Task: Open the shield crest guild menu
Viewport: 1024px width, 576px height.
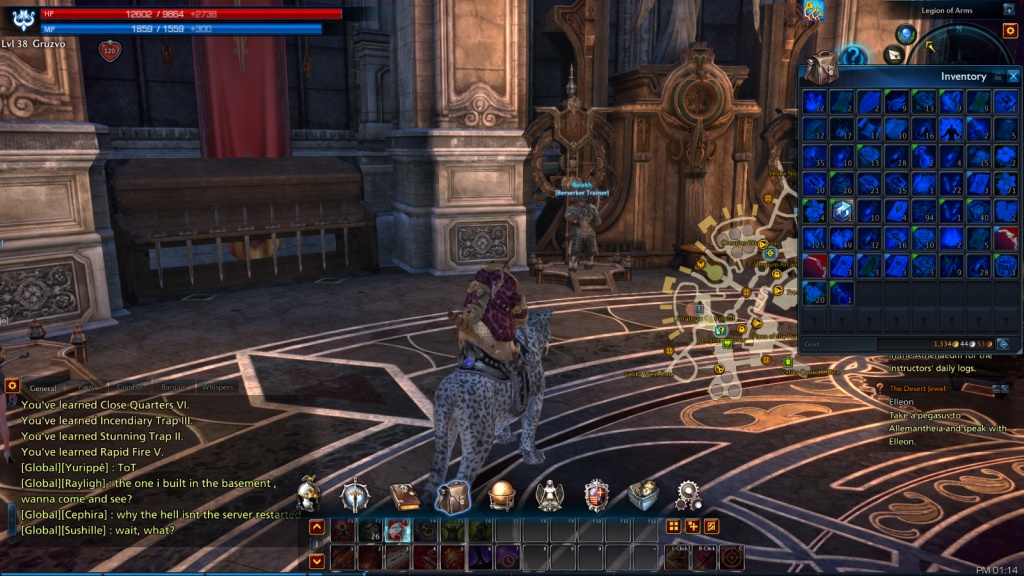Action: [596, 495]
